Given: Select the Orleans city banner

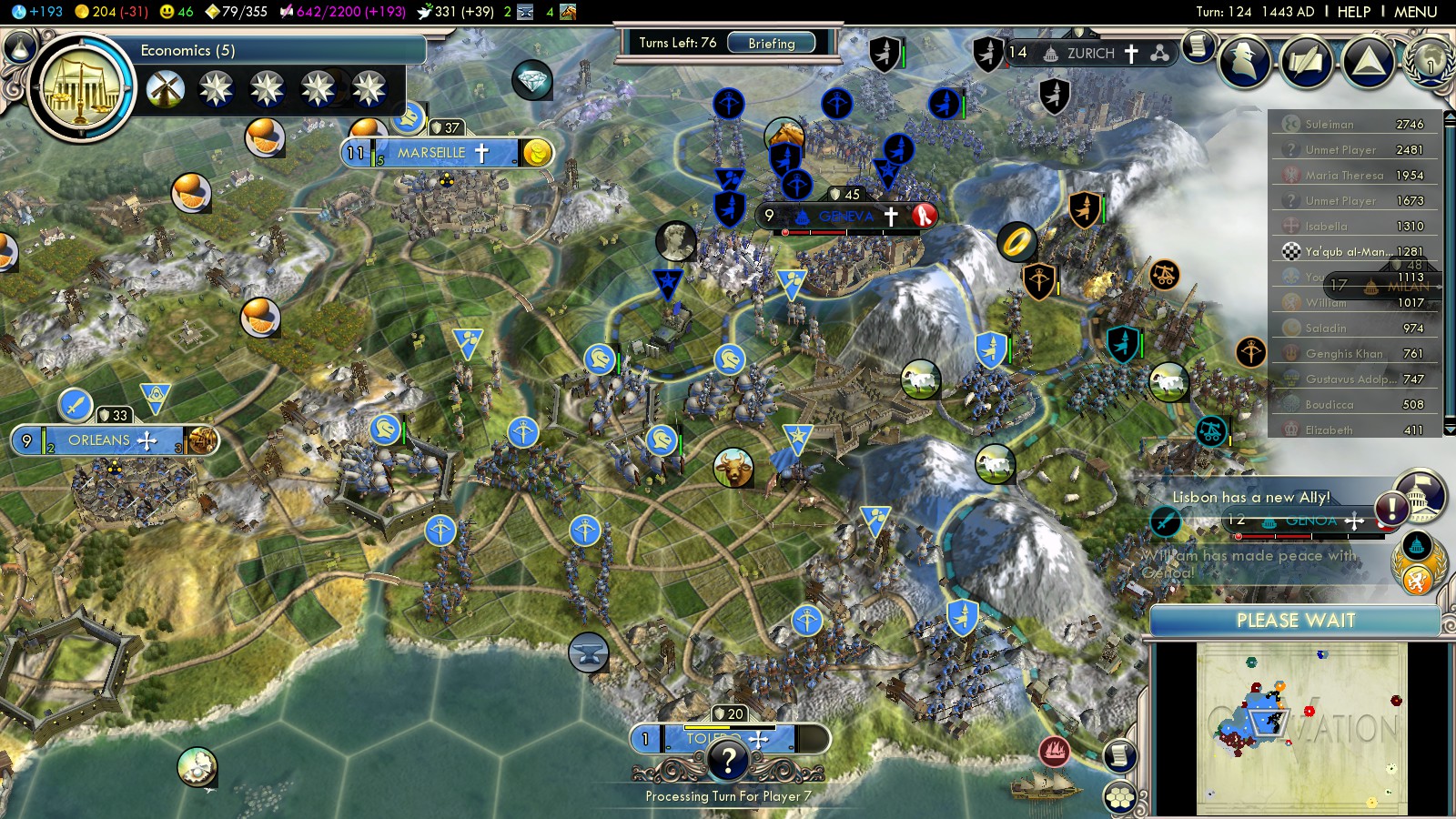Looking at the screenshot, I should click(100, 440).
